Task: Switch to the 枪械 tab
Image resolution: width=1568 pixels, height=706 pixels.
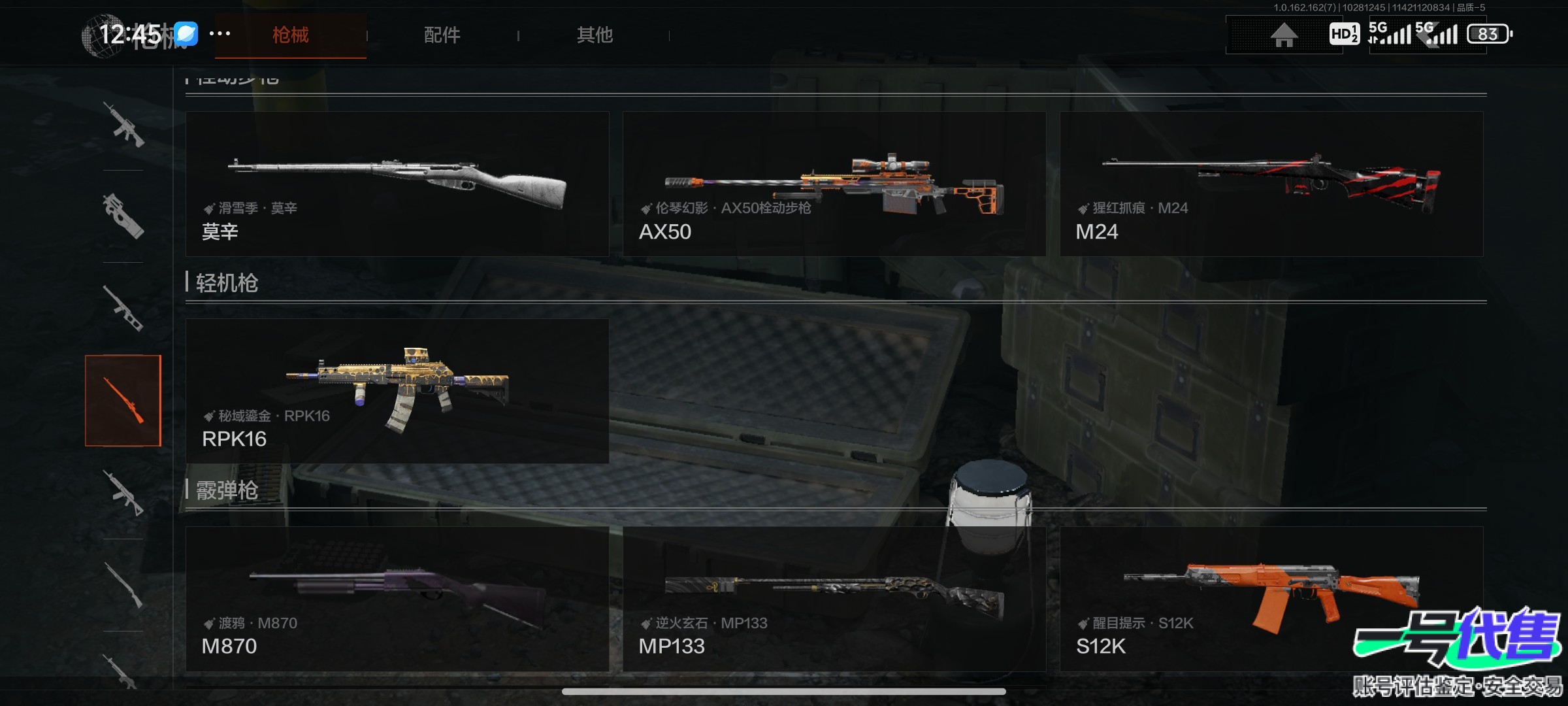Action: click(290, 35)
